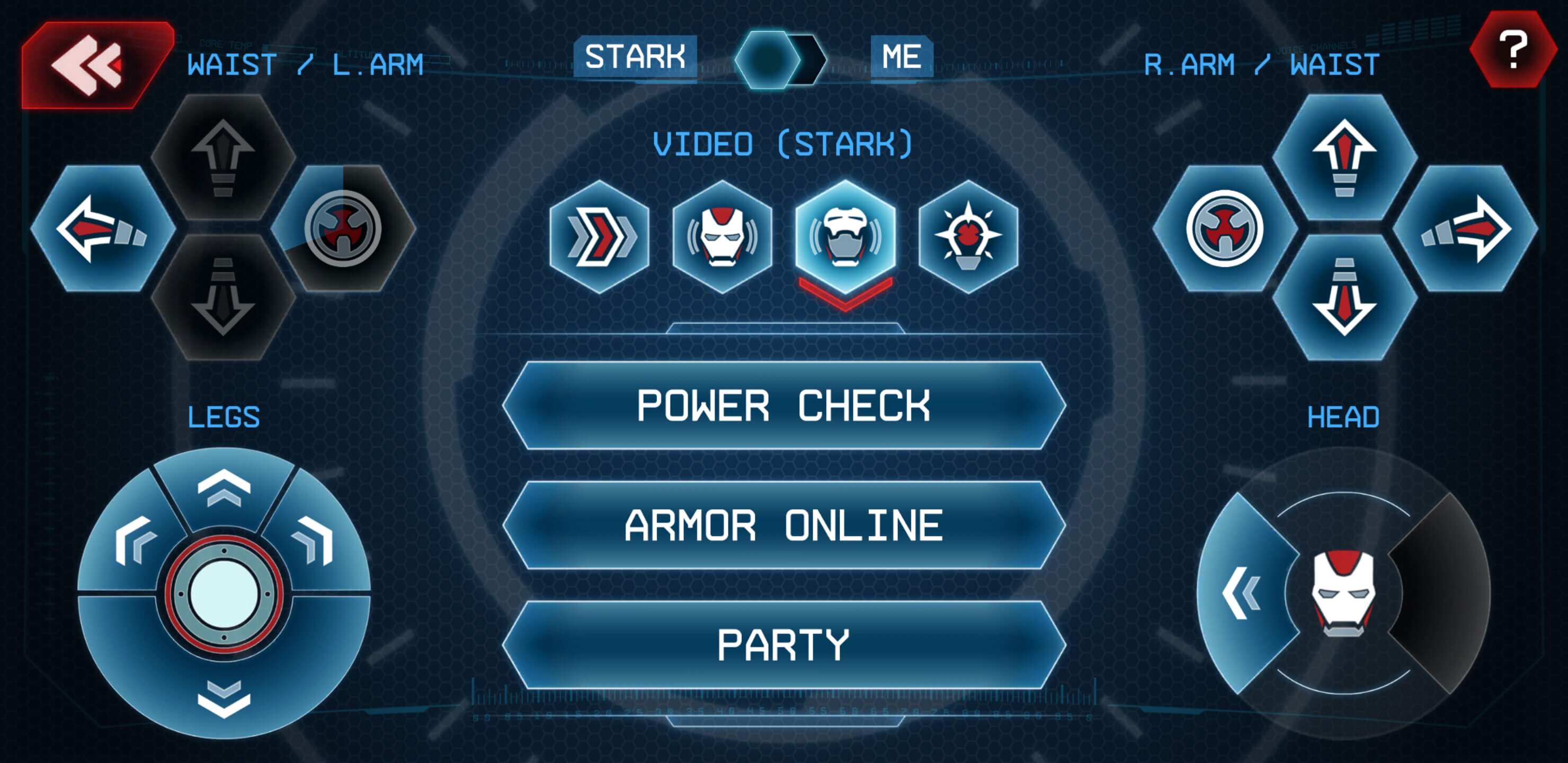Trigger the ARMOR ONLINE action
This screenshot has height=763, width=1568.
783,526
